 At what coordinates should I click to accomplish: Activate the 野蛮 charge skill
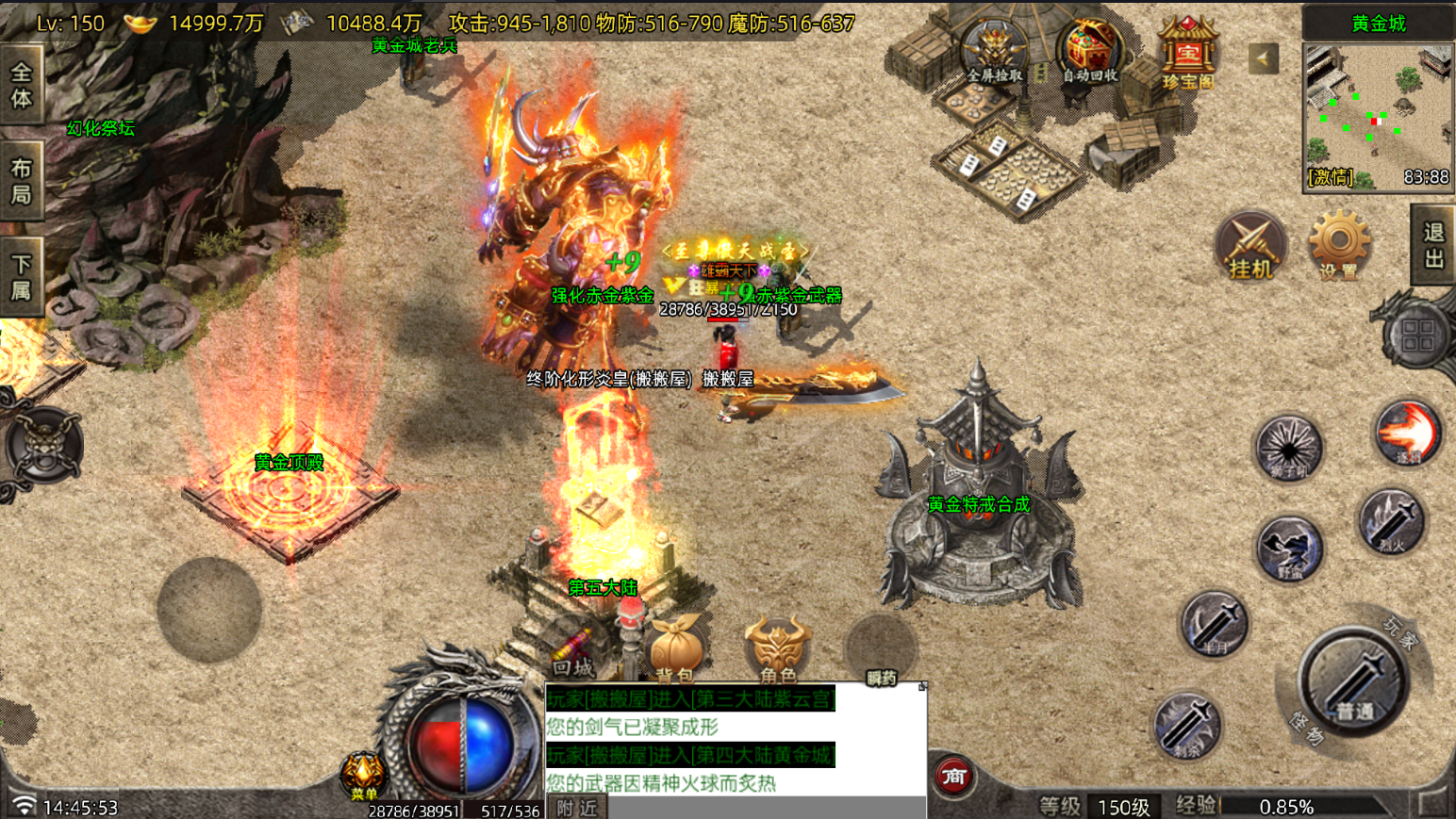pyautogui.click(x=1288, y=548)
